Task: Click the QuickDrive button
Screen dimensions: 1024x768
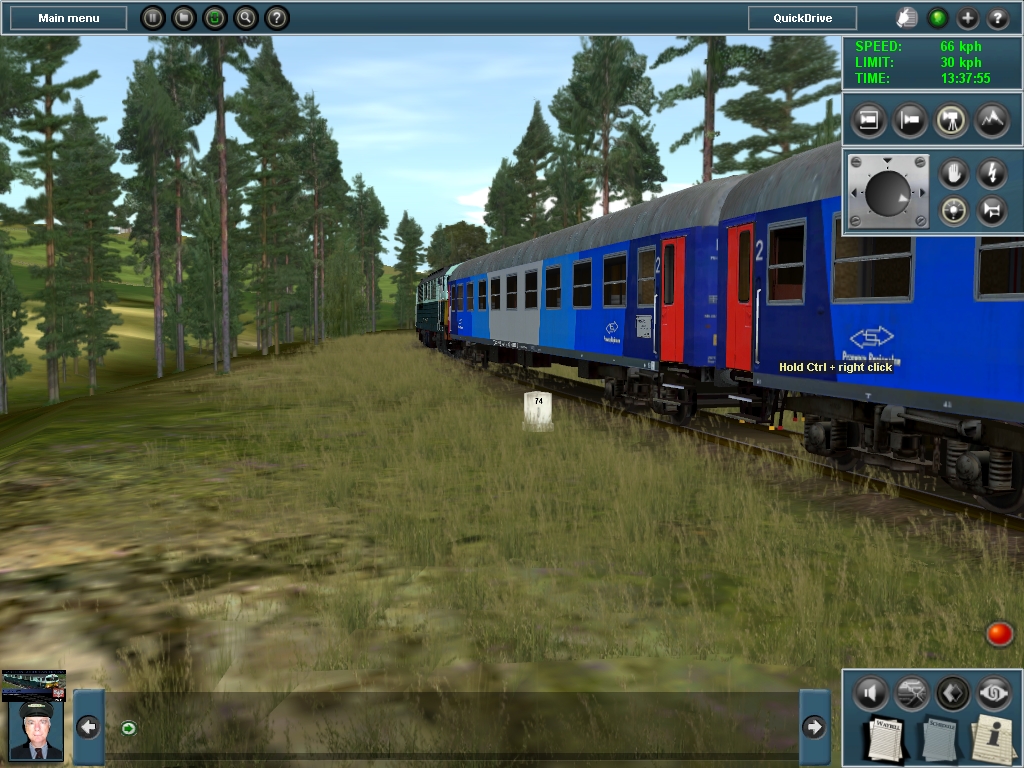Action: coord(802,18)
